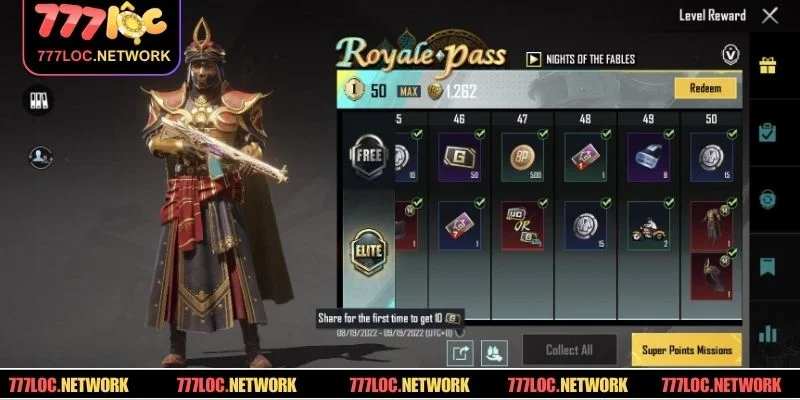Click the yellow Redeem button
800x400 pixels.
[705, 89]
